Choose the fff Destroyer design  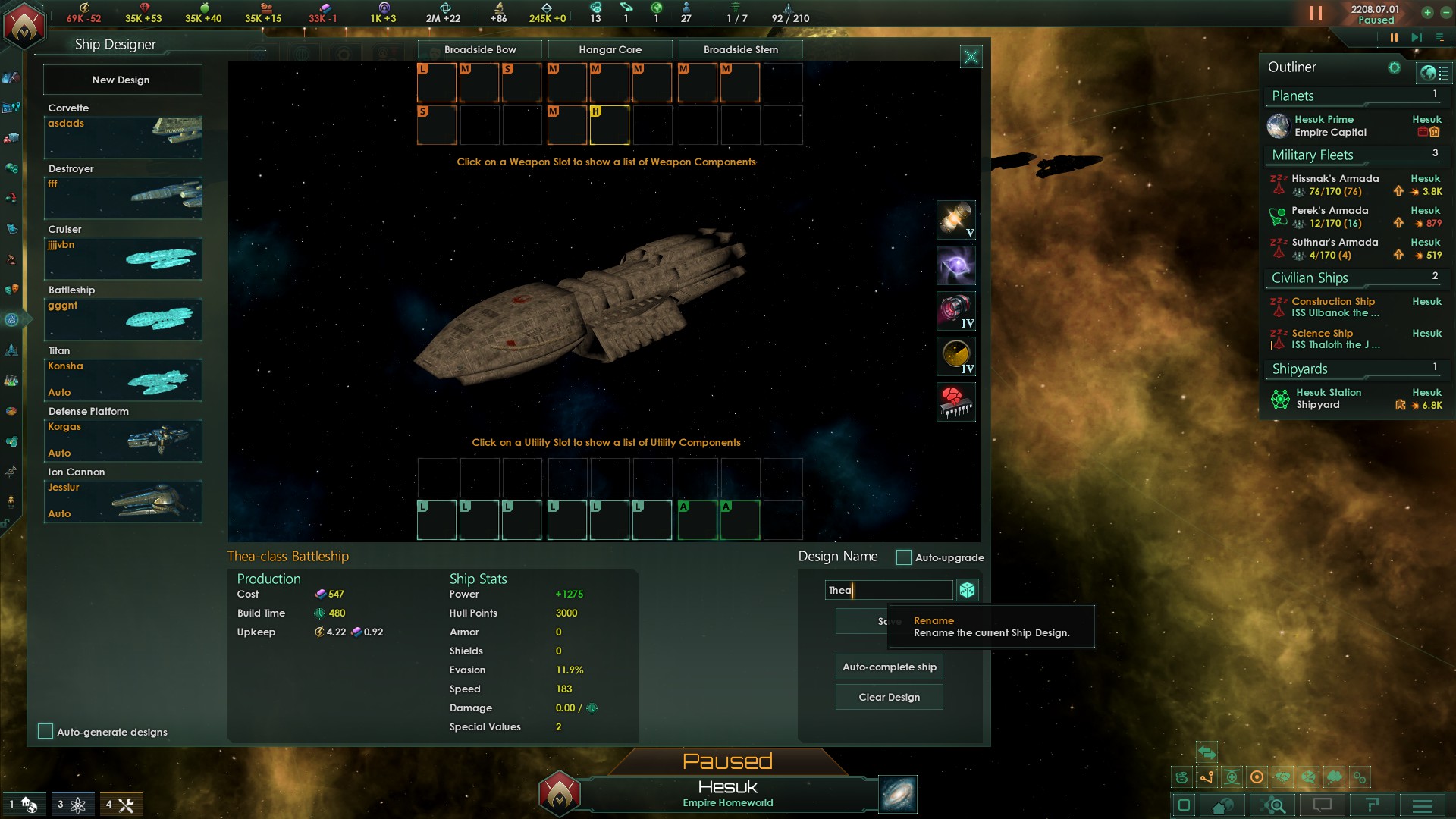tap(123, 197)
